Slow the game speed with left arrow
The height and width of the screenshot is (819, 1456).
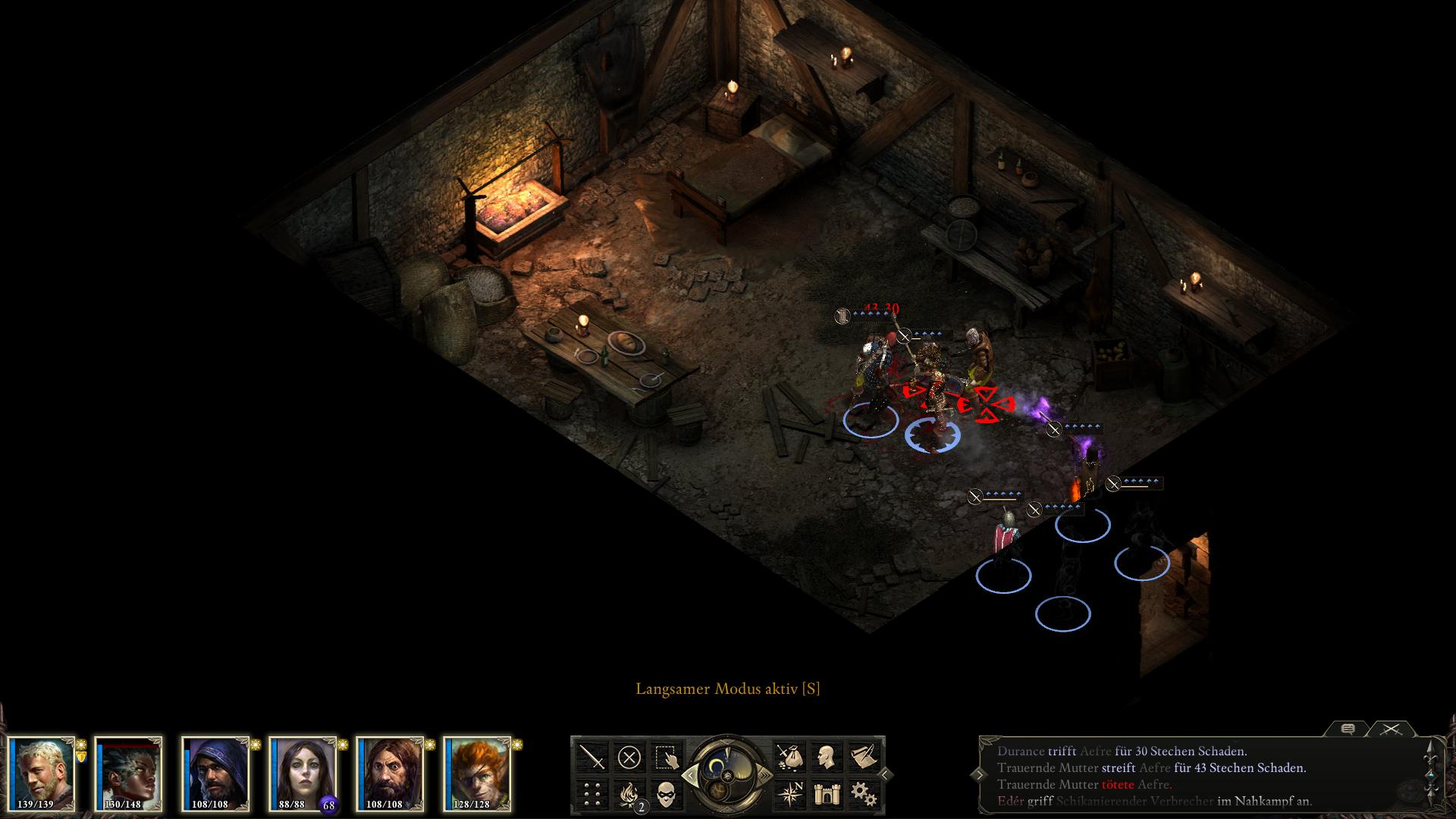coord(689,774)
